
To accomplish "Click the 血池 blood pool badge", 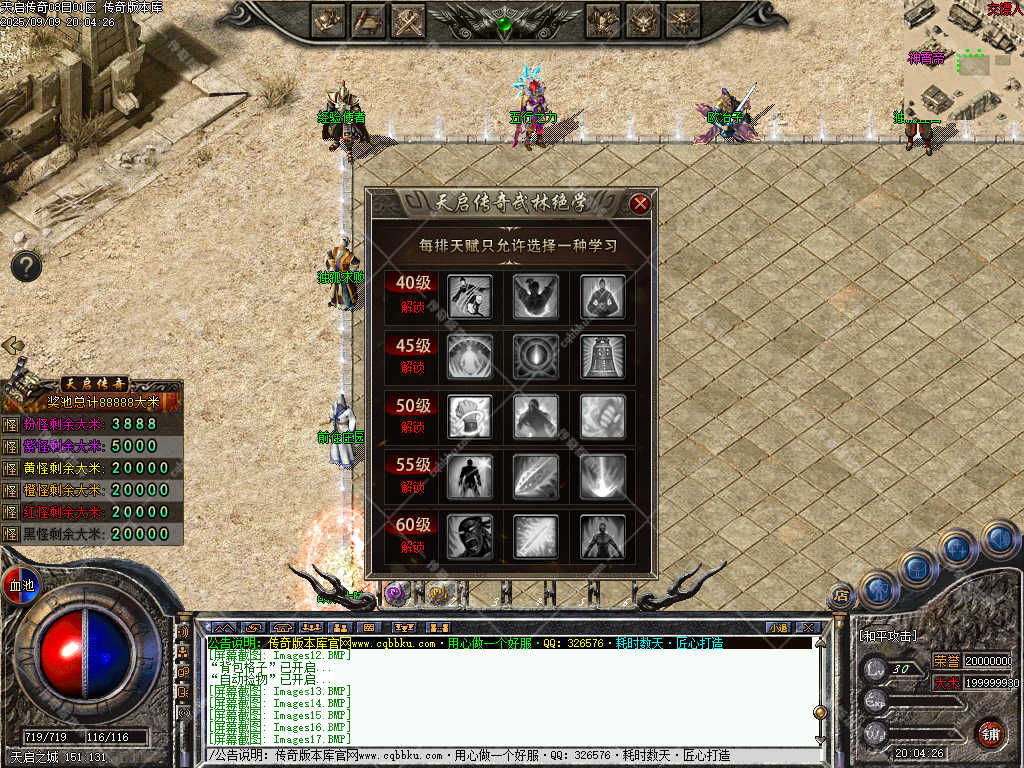I will point(20,584).
